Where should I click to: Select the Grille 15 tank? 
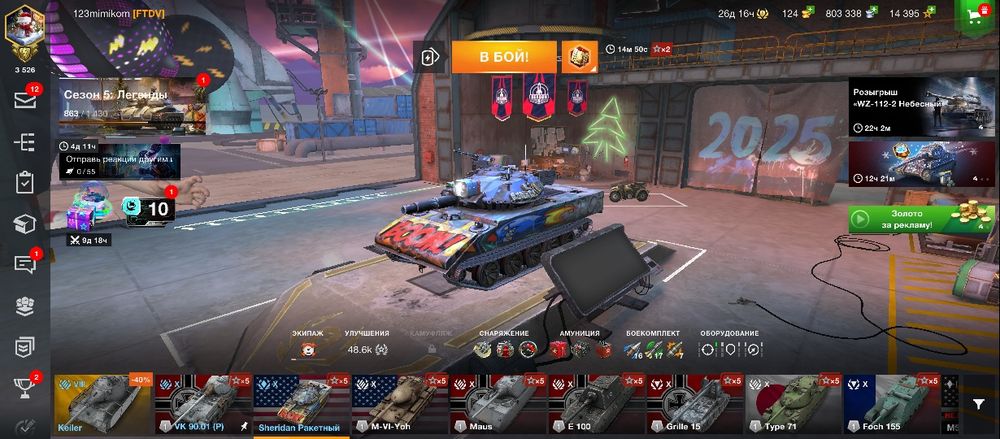pos(694,406)
